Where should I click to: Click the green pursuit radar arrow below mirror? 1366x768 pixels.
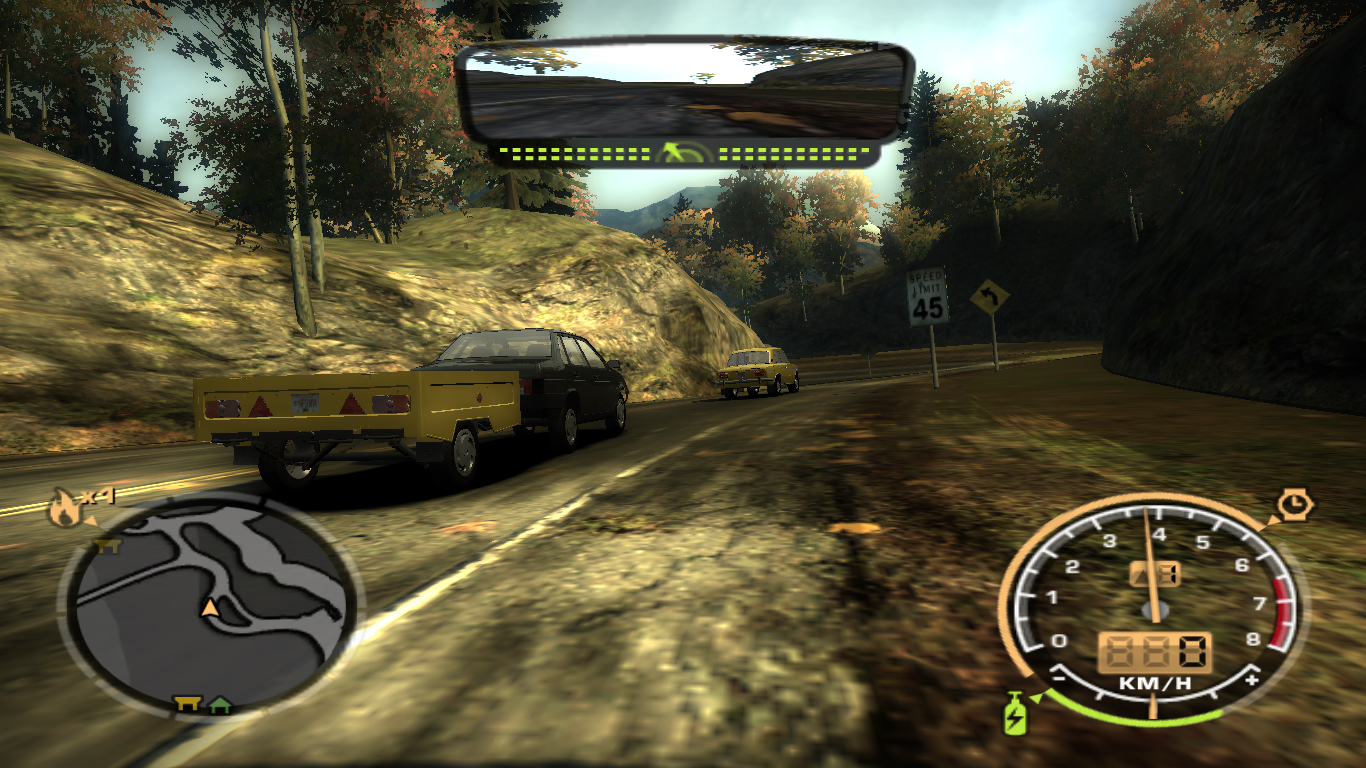684,153
